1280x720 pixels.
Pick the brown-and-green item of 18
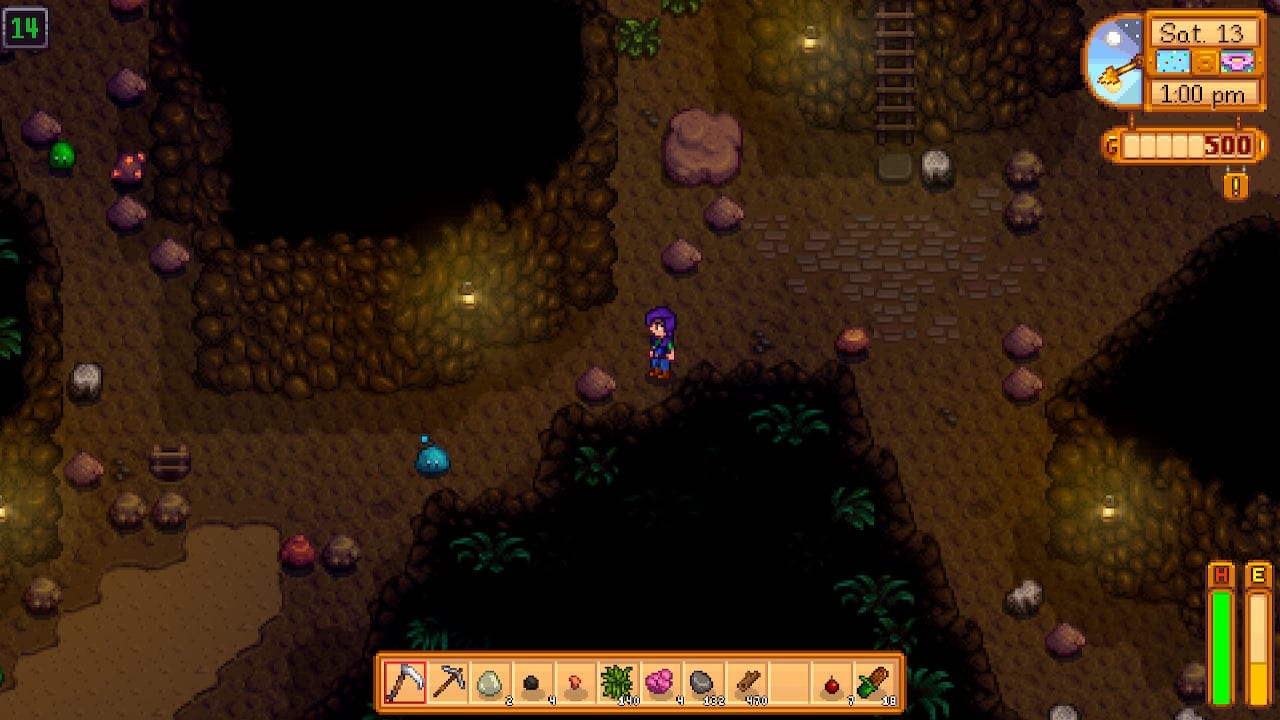pyautogui.click(x=874, y=683)
